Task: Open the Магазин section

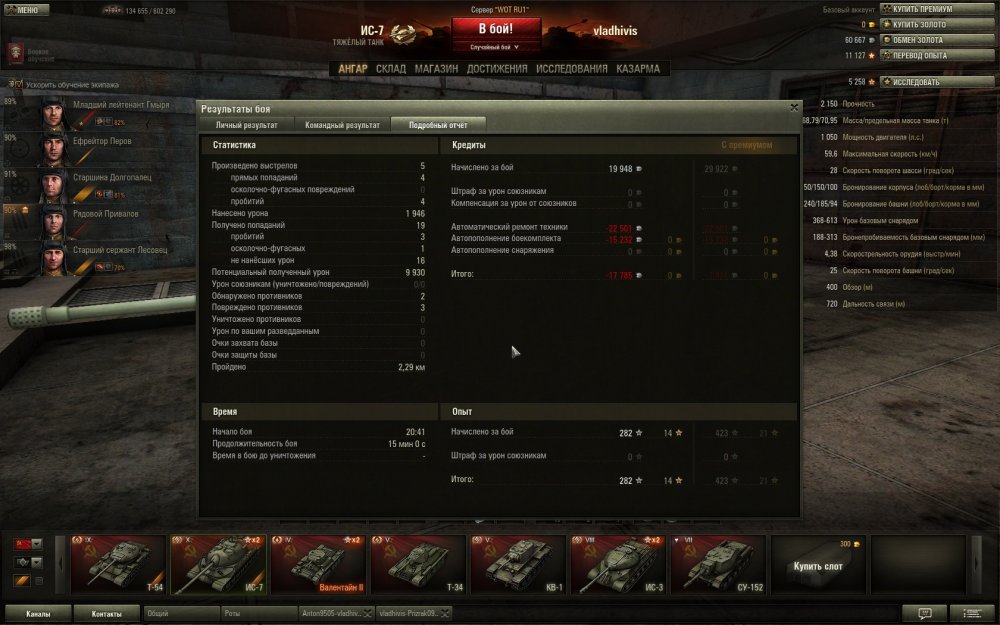Action: [x=436, y=69]
